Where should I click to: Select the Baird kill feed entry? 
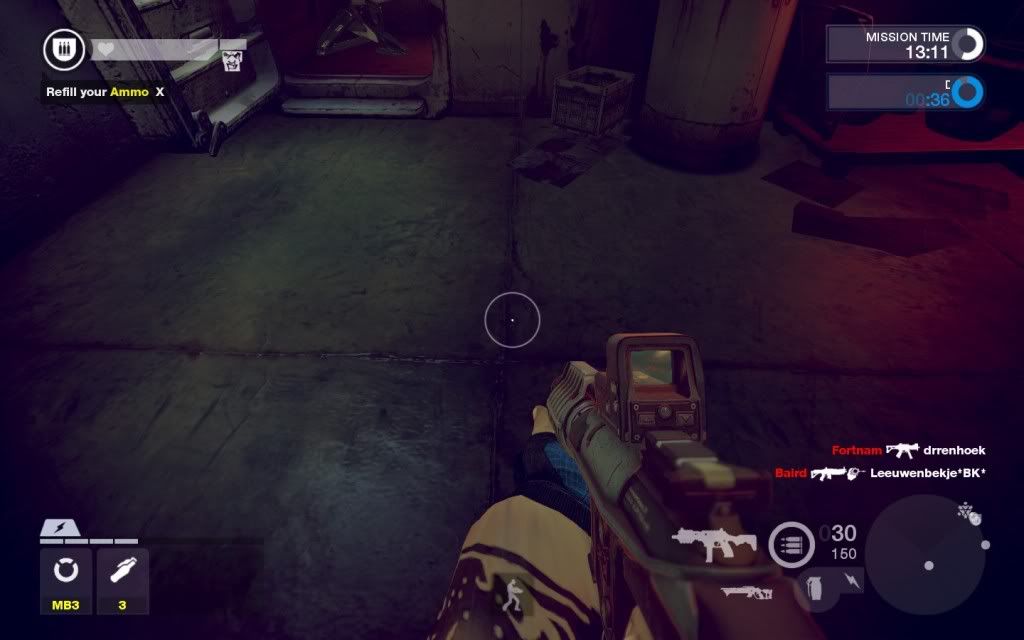tap(880, 473)
